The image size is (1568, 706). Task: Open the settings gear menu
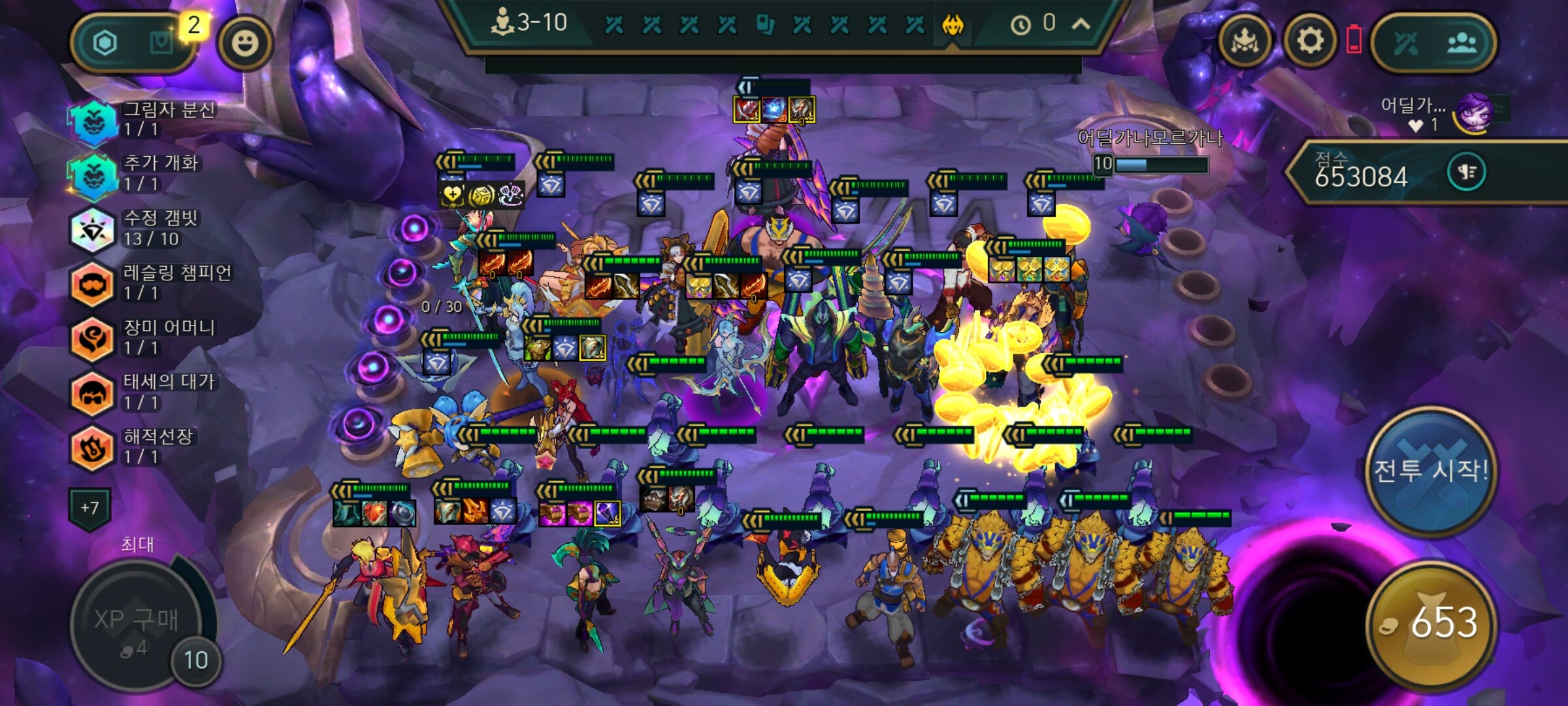1309,42
